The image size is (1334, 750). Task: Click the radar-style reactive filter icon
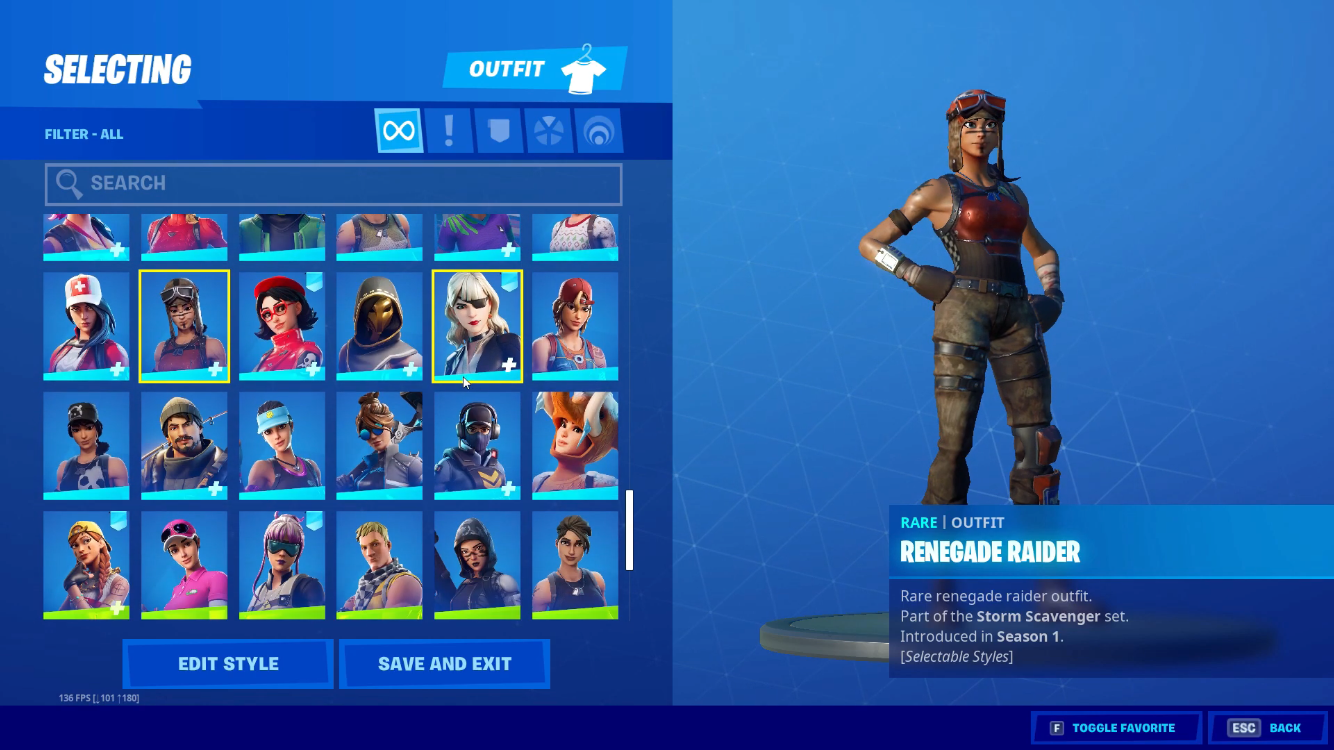point(597,130)
